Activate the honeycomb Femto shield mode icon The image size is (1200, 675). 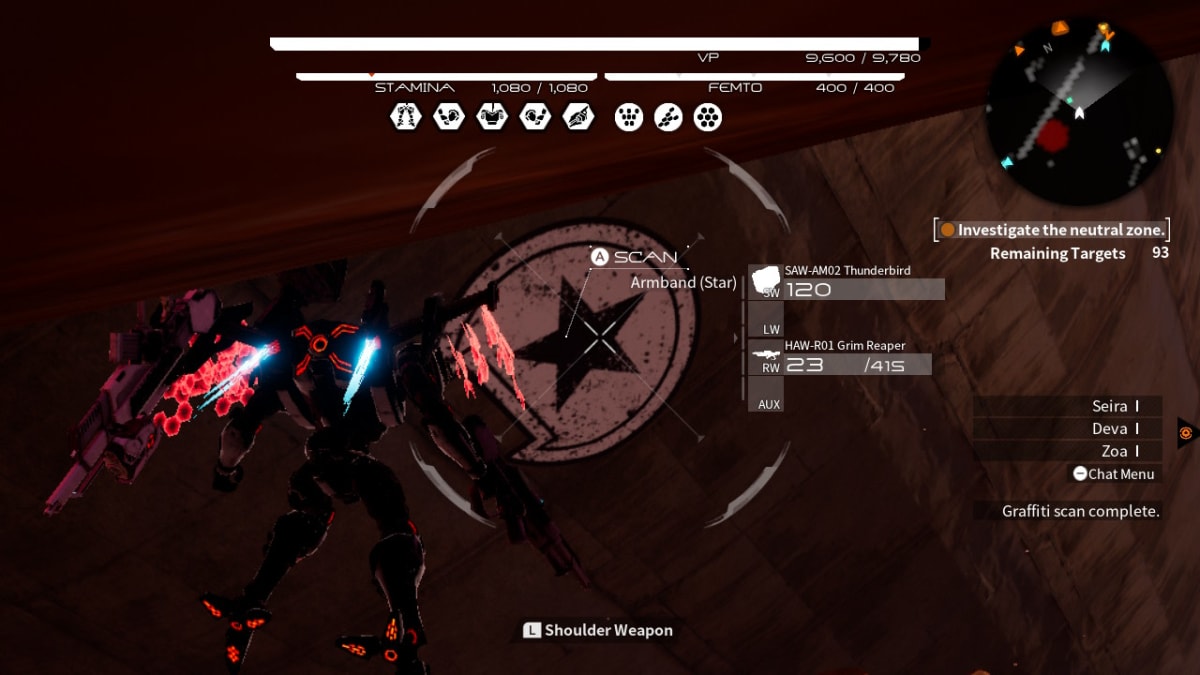point(708,117)
